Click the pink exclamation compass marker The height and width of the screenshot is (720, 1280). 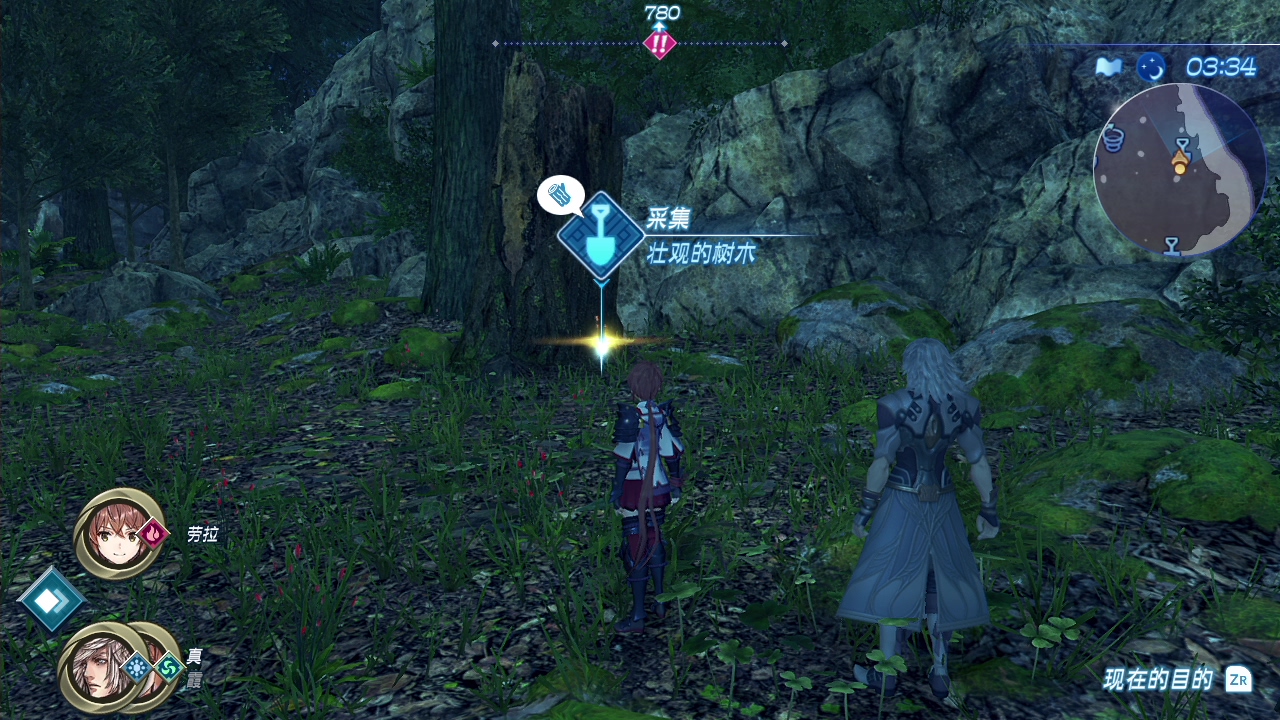tap(659, 44)
